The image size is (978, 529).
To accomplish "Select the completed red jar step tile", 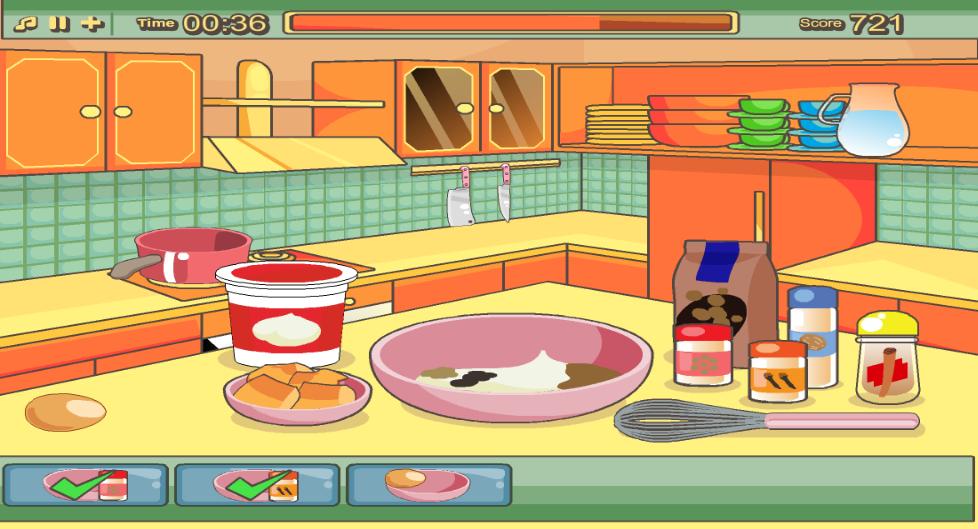I will tap(85, 484).
